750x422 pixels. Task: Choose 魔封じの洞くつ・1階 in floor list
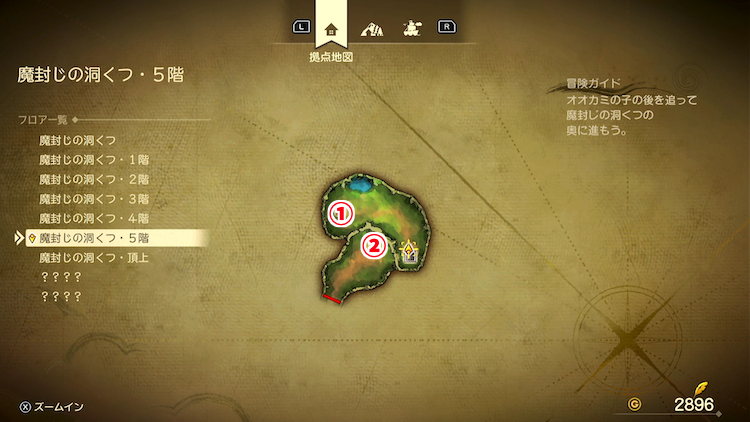[x=93, y=160]
